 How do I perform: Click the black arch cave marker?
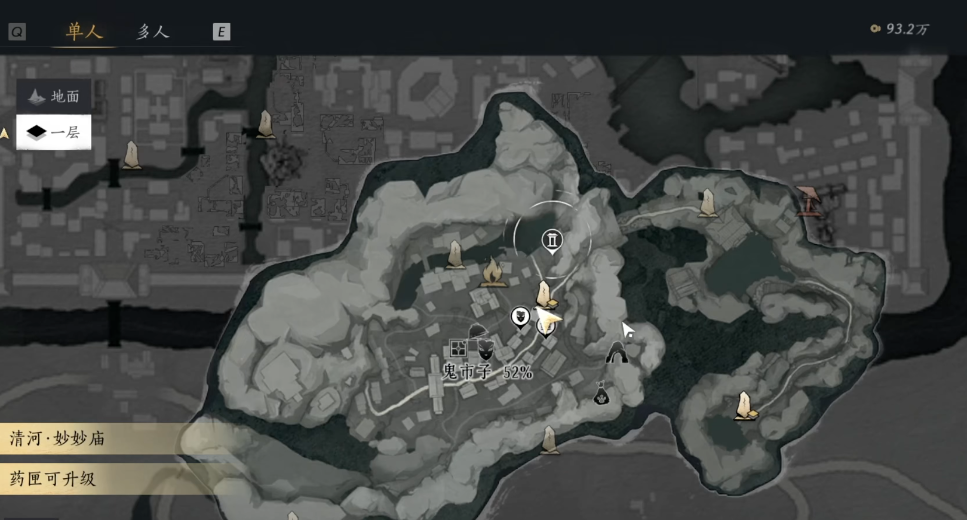coord(618,352)
